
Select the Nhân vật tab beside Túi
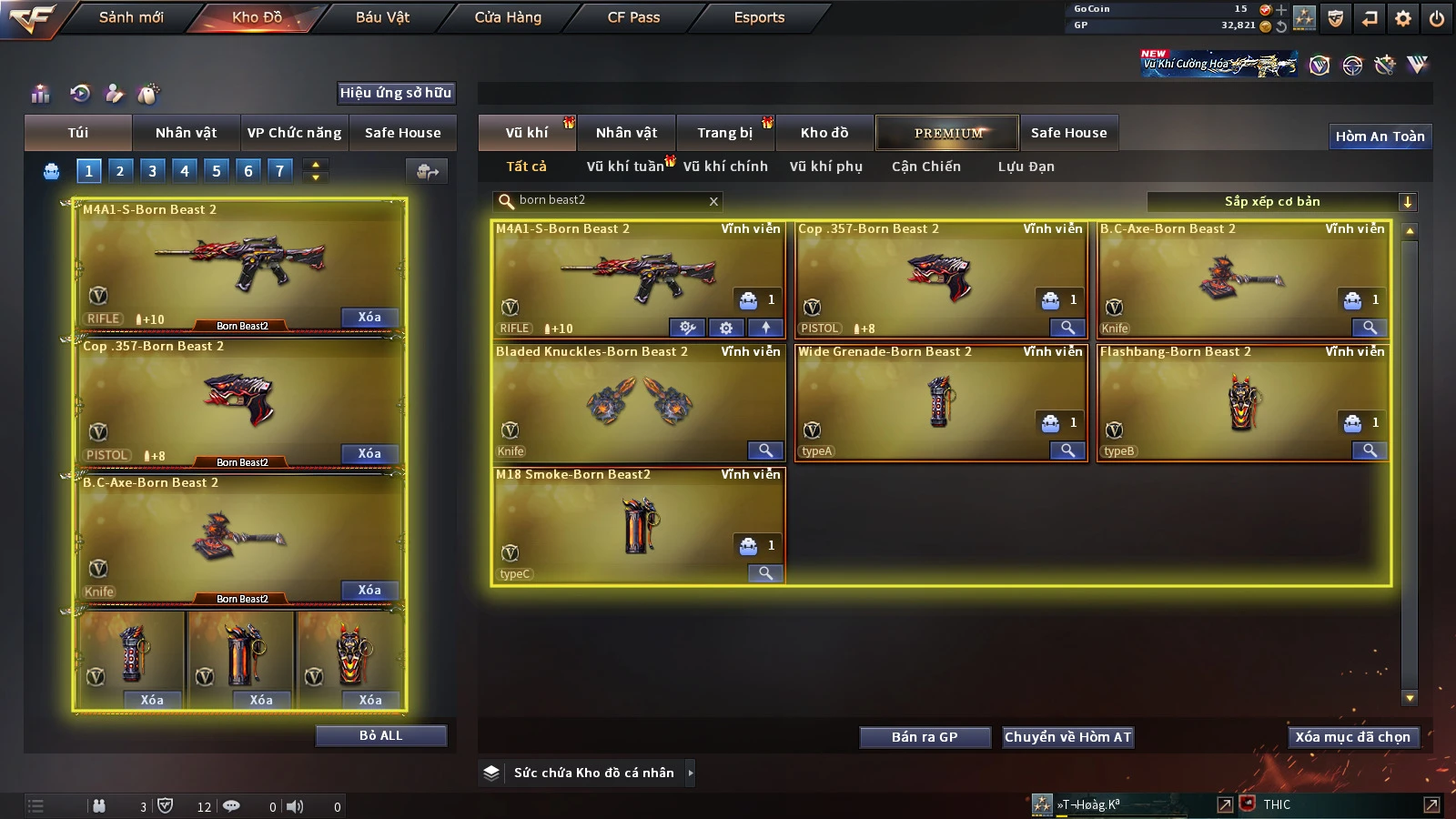click(x=186, y=133)
